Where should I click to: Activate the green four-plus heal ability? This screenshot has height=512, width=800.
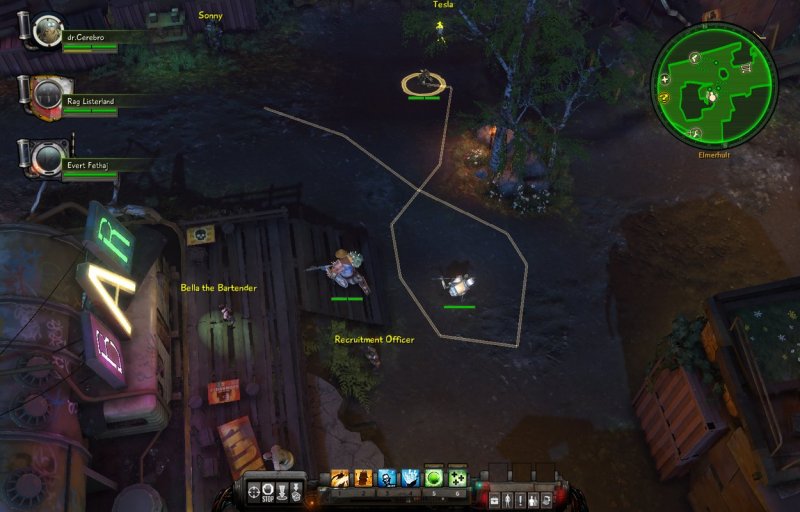coord(458,478)
